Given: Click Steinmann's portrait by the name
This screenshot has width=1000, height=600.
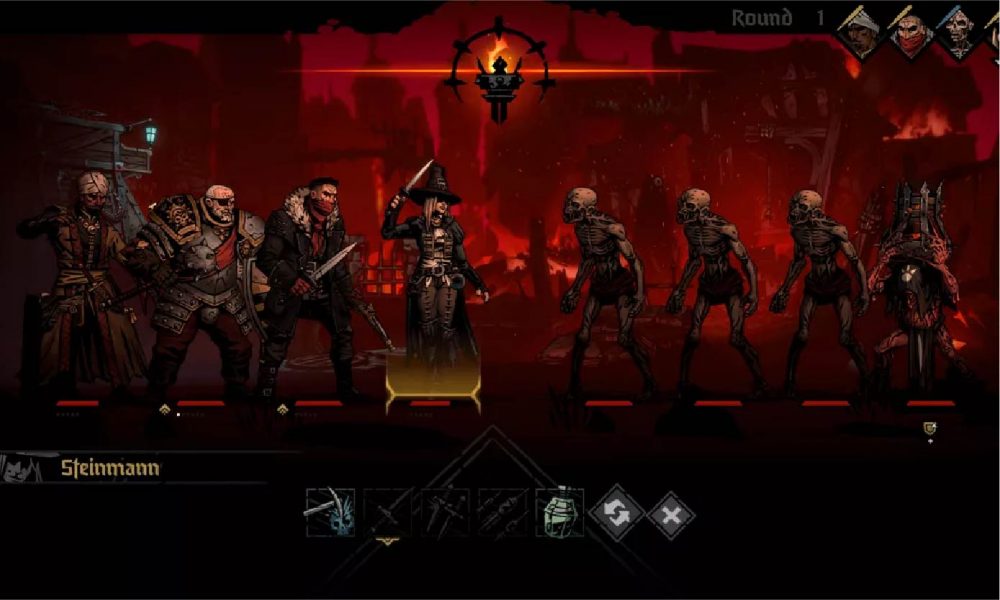Looking at the screenshot, I should (x=20, y=468).
